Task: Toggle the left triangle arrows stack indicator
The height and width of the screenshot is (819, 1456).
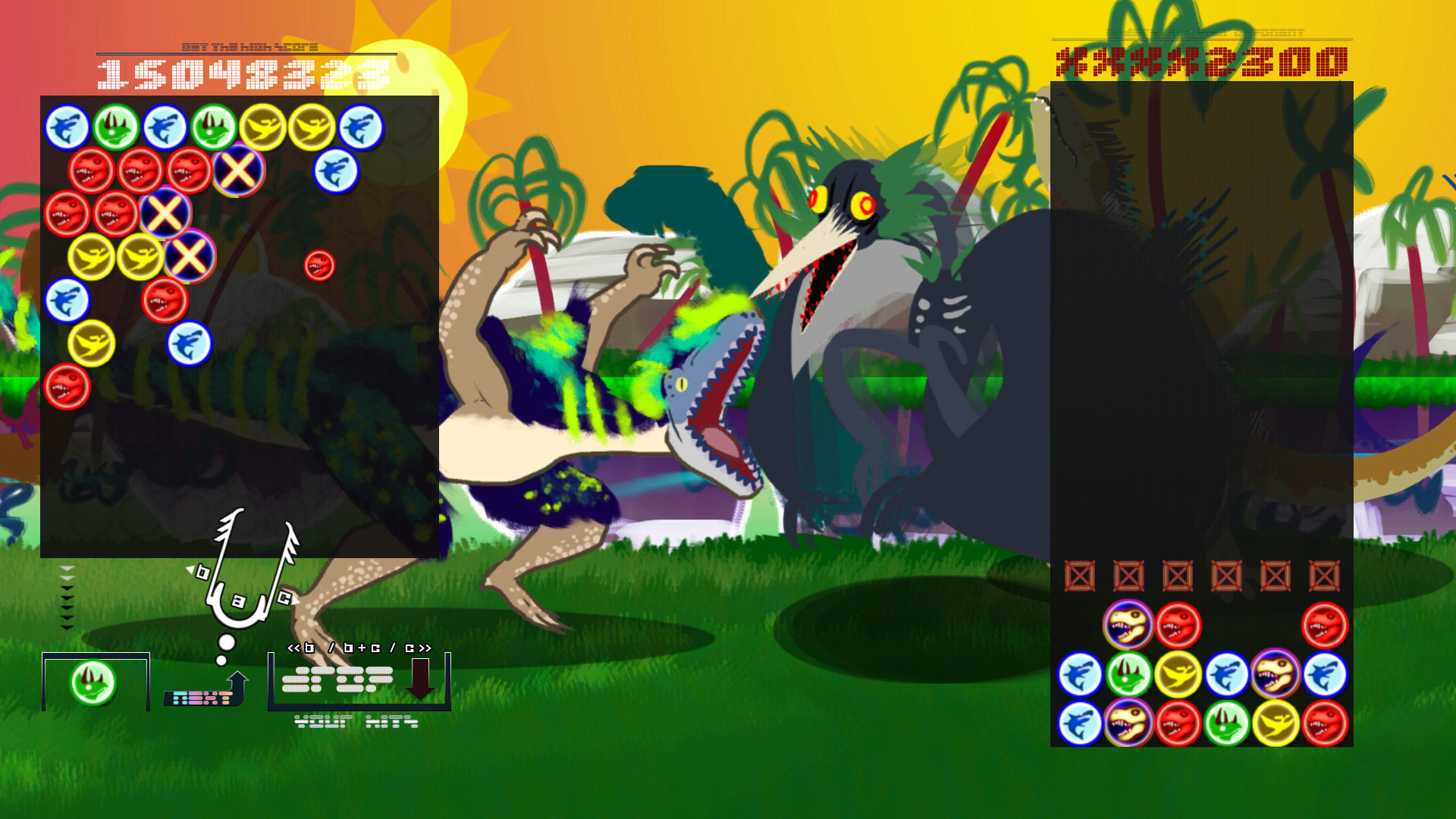Action: (67, 599)
